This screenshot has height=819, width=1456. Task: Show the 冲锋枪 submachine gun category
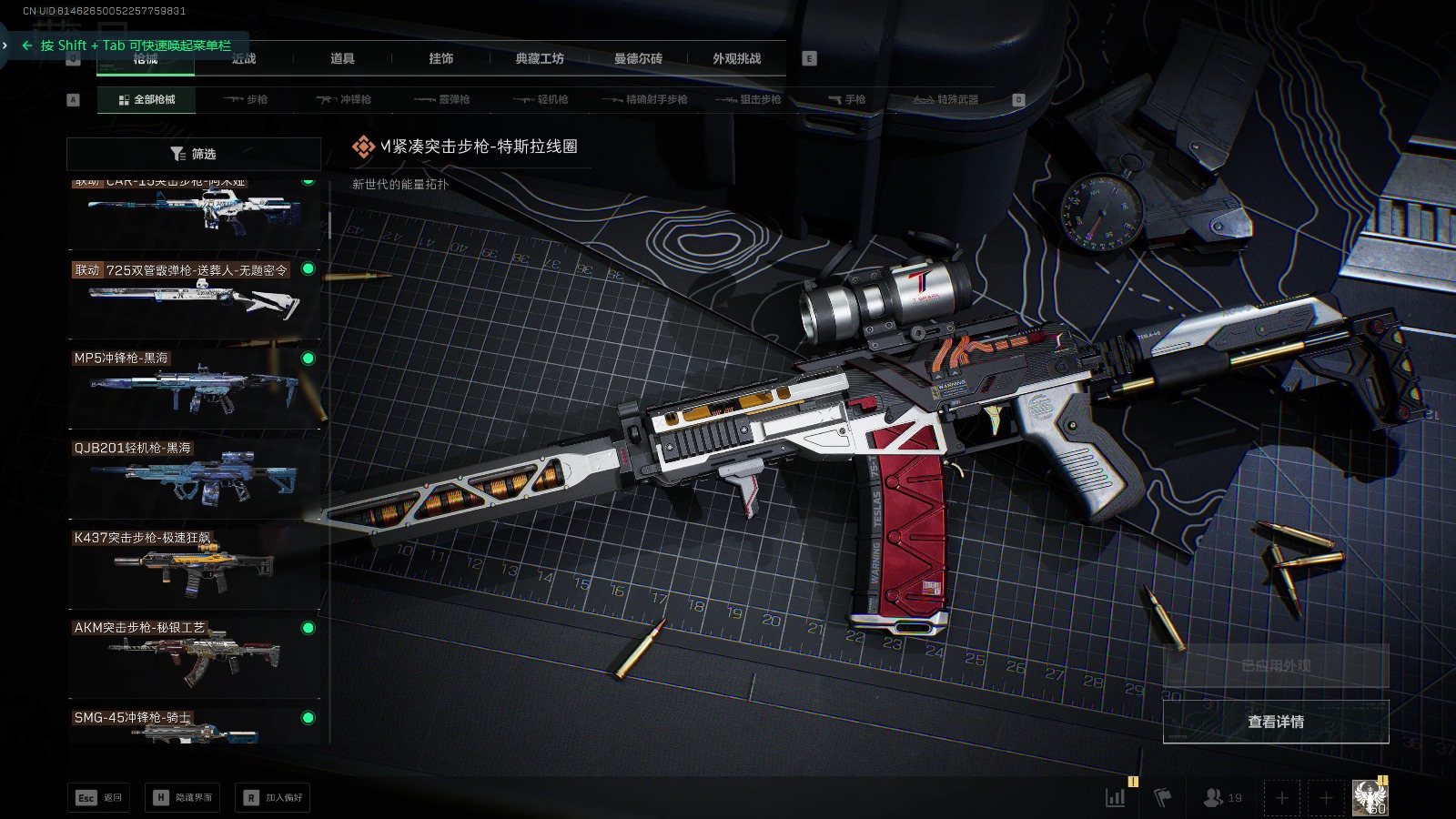[x=344, y=99]
